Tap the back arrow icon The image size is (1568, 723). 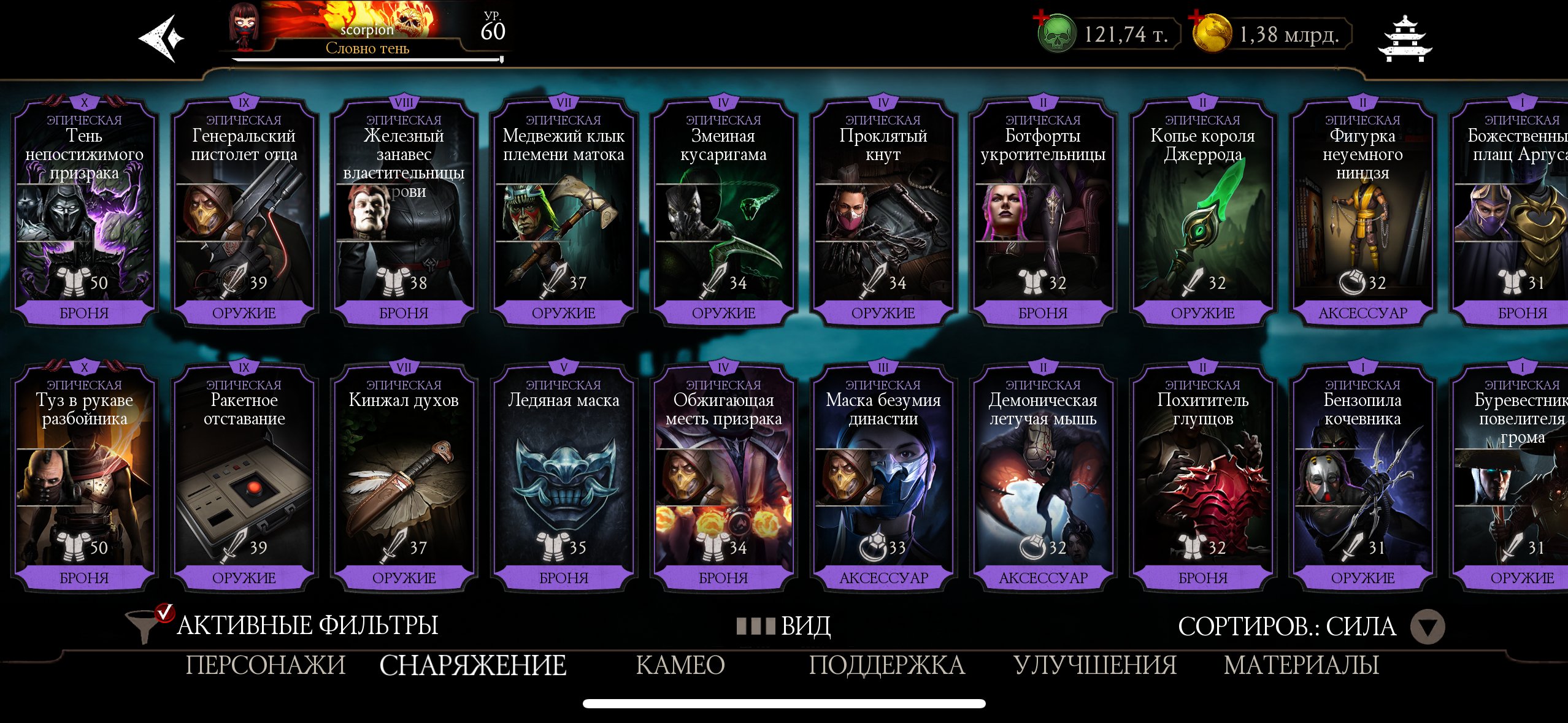[x=161, y=38]
